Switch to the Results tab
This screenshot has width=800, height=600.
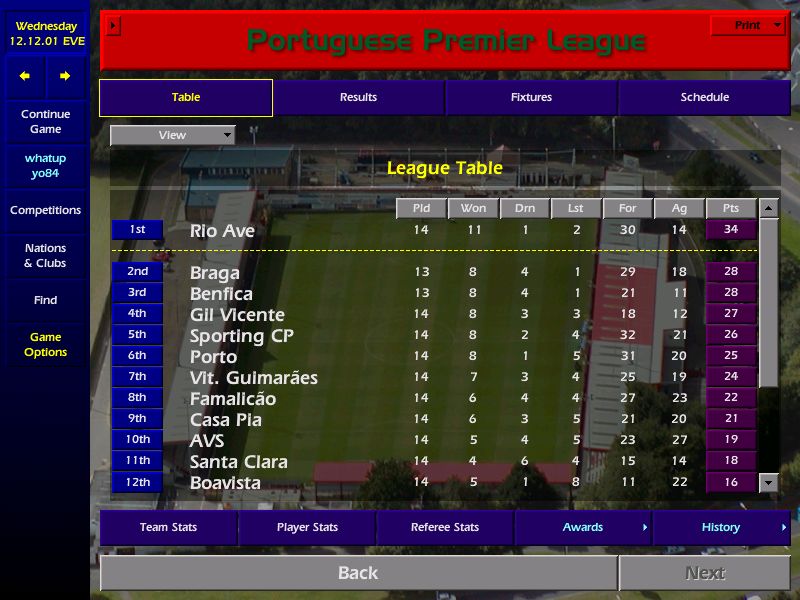358,98
